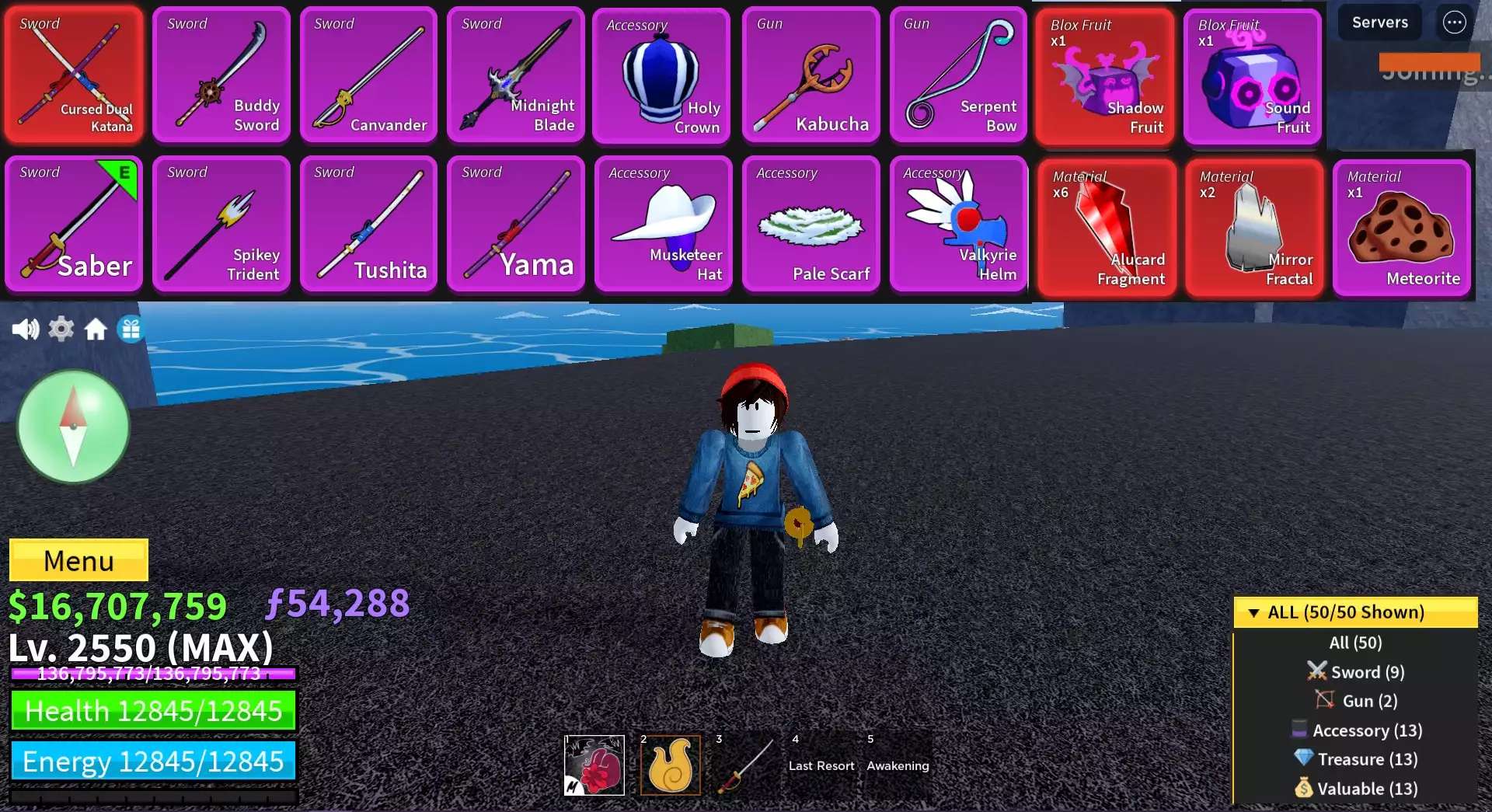This screenshot has height=812, width=1492.
Task: Open the gift rewards icon
Action: 131,329
